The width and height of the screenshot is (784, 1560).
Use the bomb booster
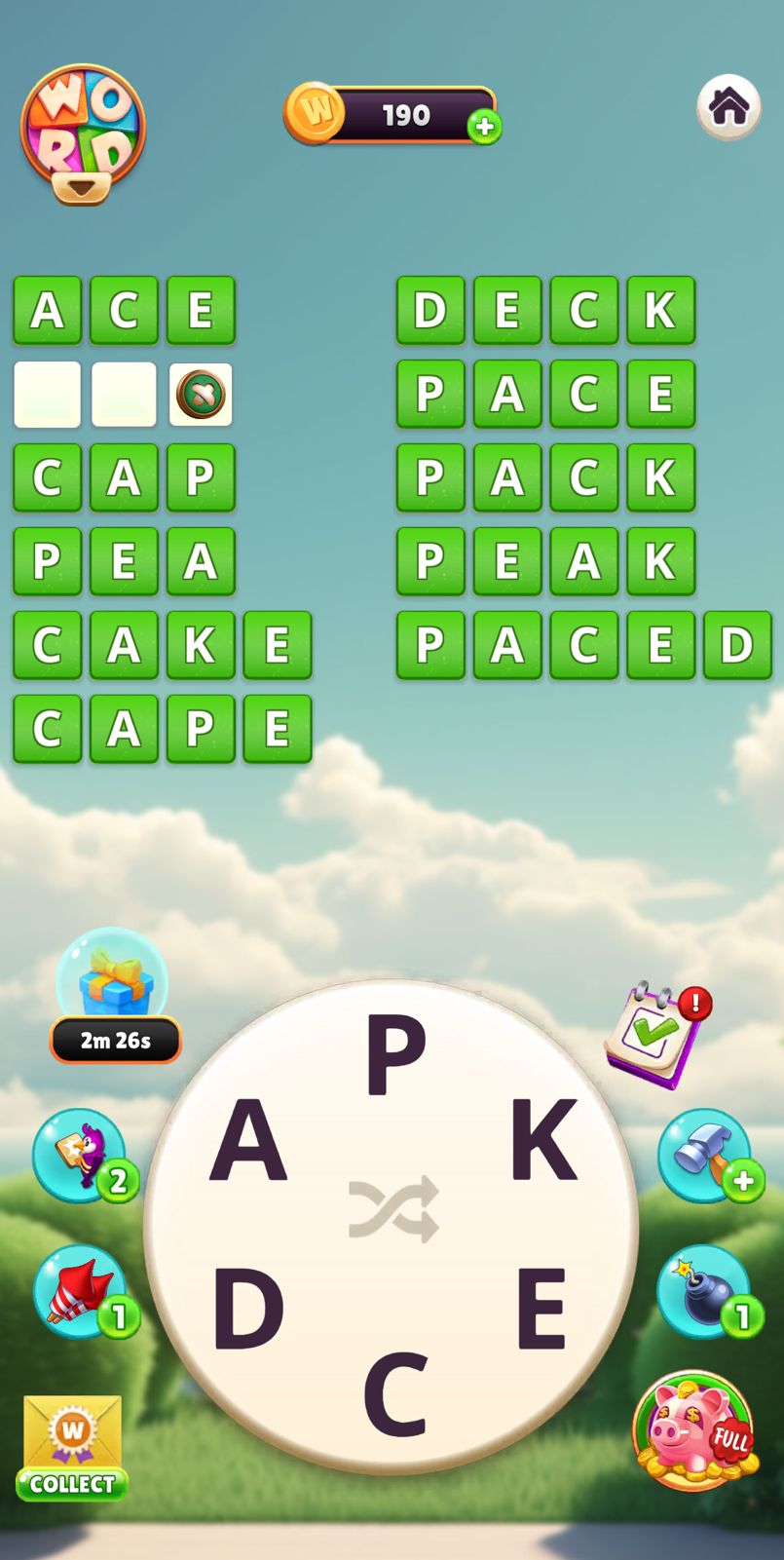point(704,1291)
